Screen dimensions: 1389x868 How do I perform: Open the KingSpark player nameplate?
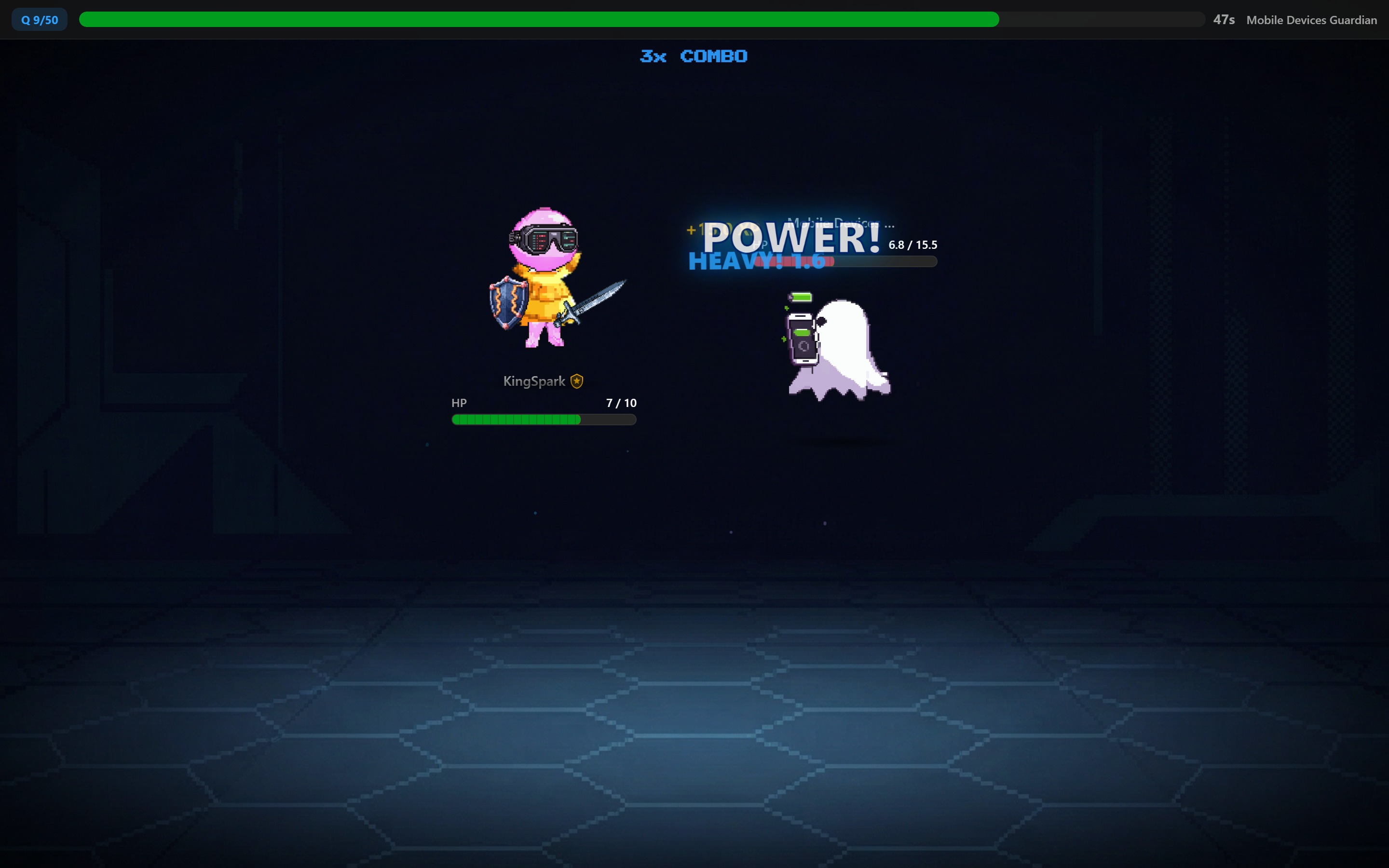click(535, 380)
